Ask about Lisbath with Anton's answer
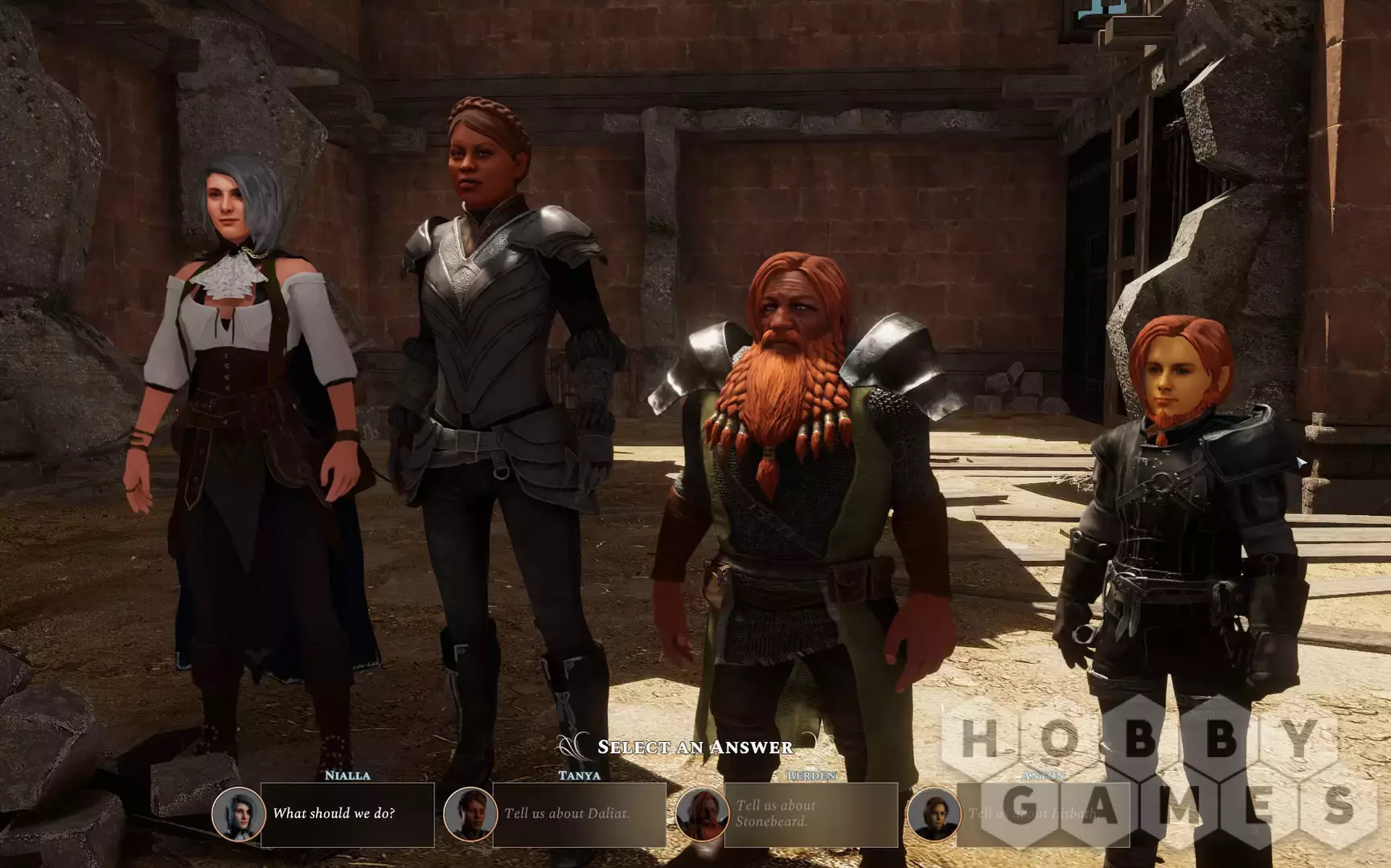The width and height of the screenshot is (1391, 868). (1042, 814)
